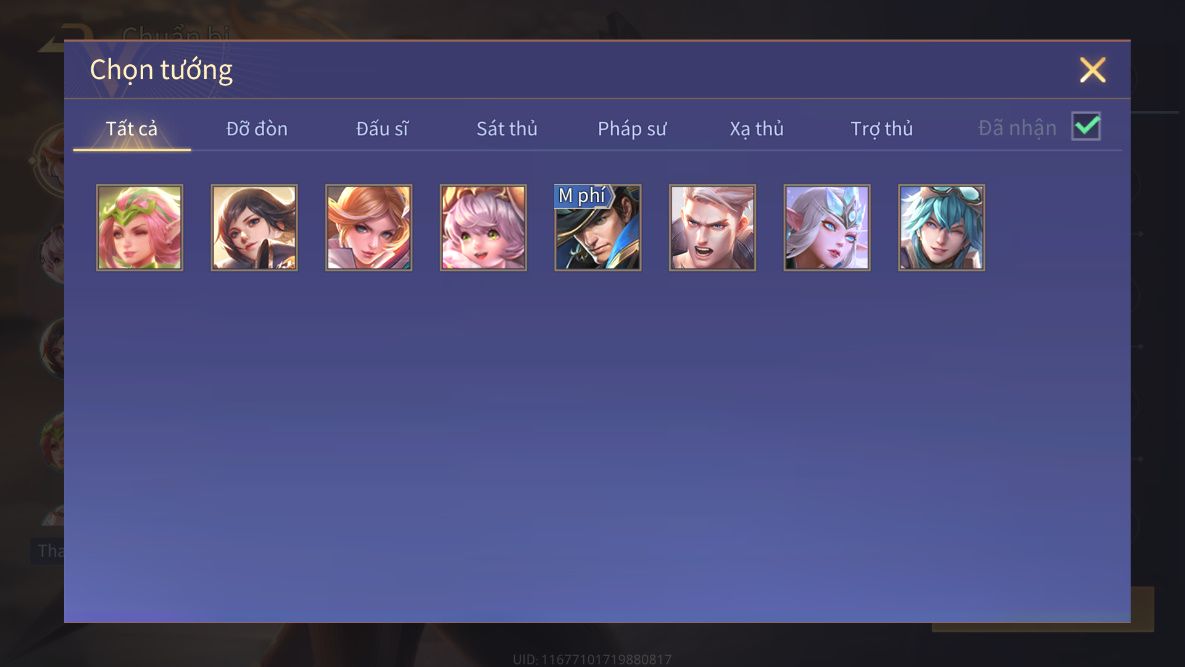Screen dimensions: 1185x667
Task: Filter heroes by Xạ thủ tab
Action: point(757,129)
